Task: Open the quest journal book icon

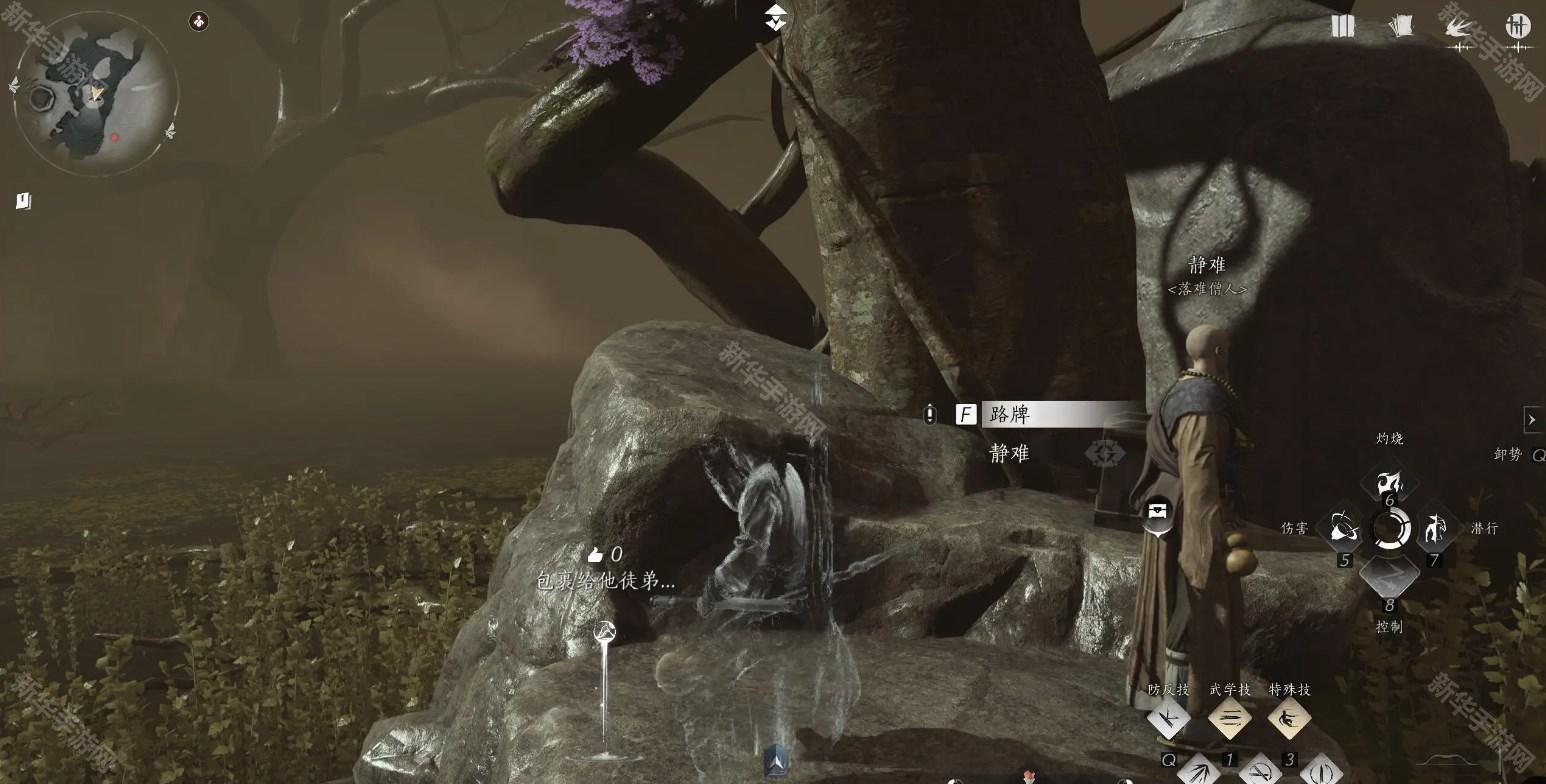Action: 24,201
